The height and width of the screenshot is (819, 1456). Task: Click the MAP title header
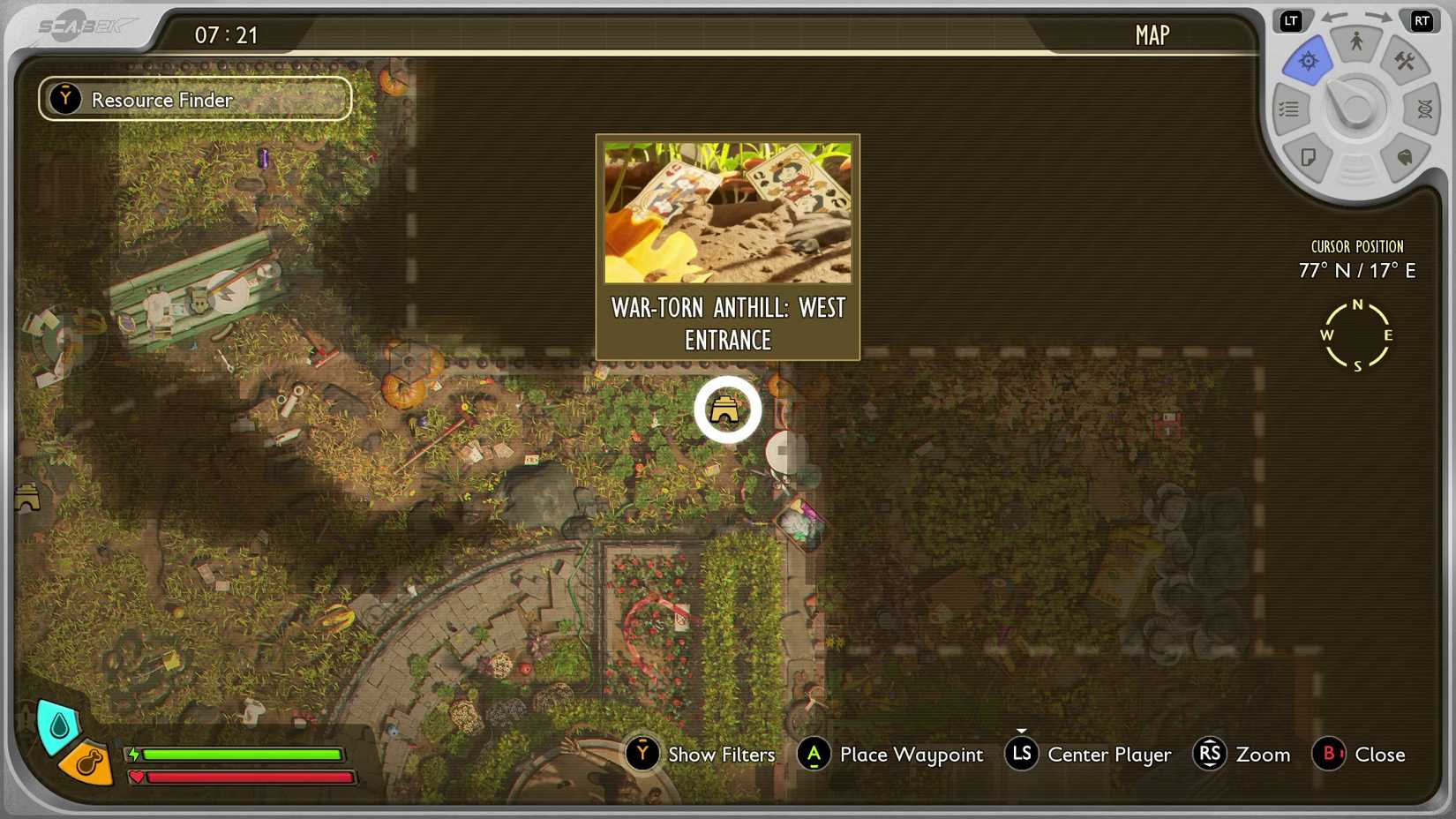(x=1152, y=35)
